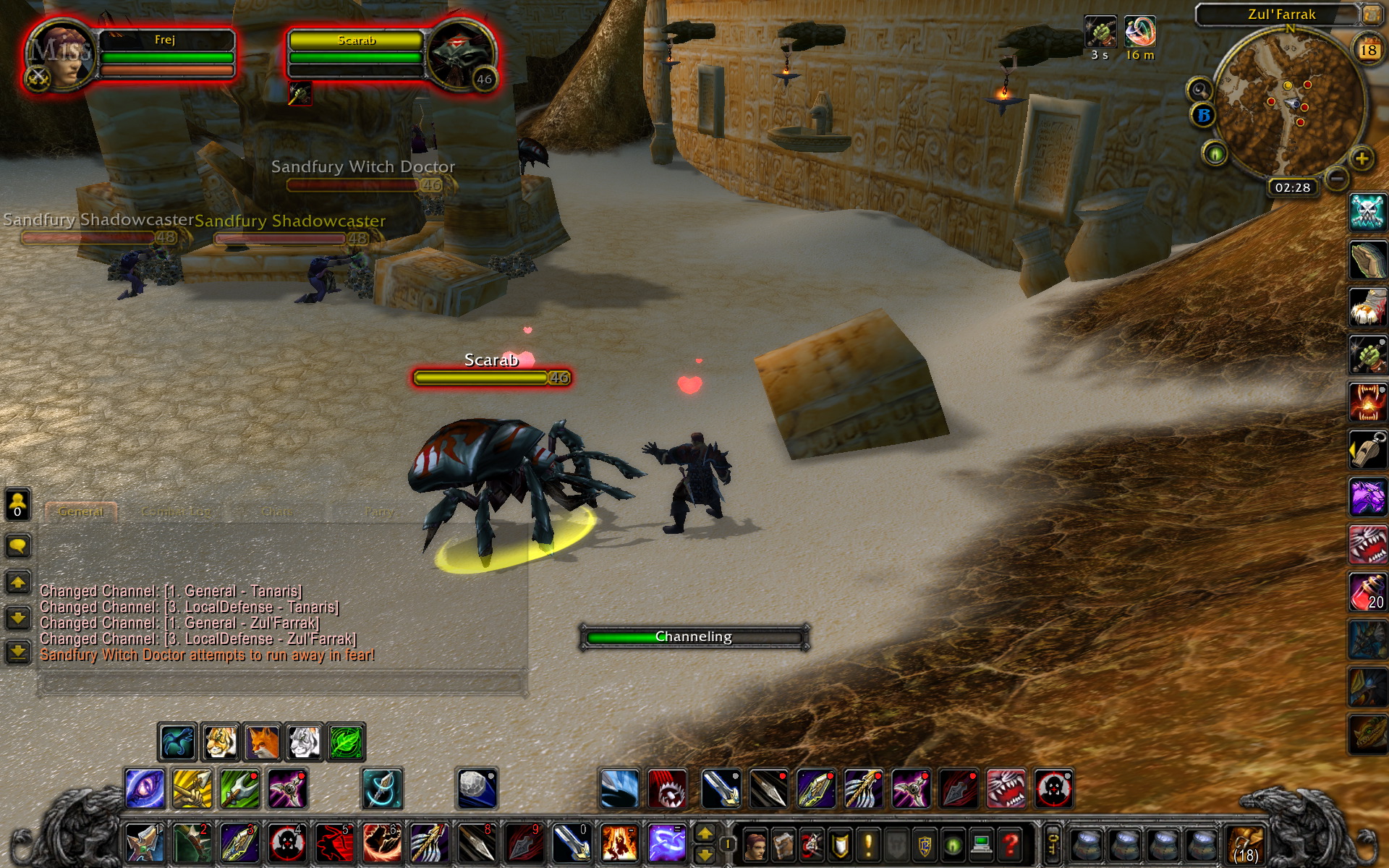Open the Main Menu computer icon
Viewport: 1389px width, 868px height.
tap(981, 843)
